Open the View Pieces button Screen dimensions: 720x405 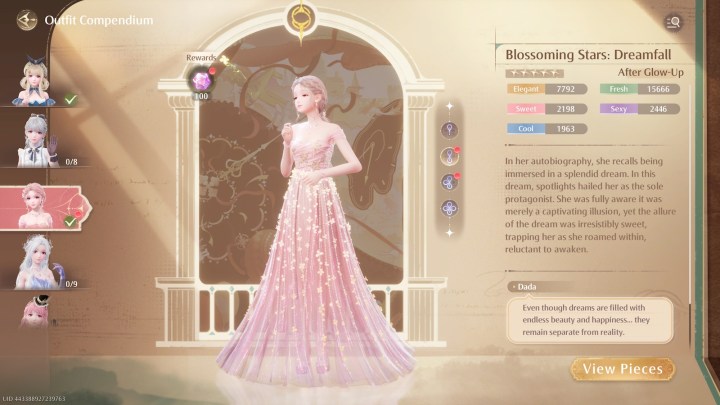(x=623, y=370)
